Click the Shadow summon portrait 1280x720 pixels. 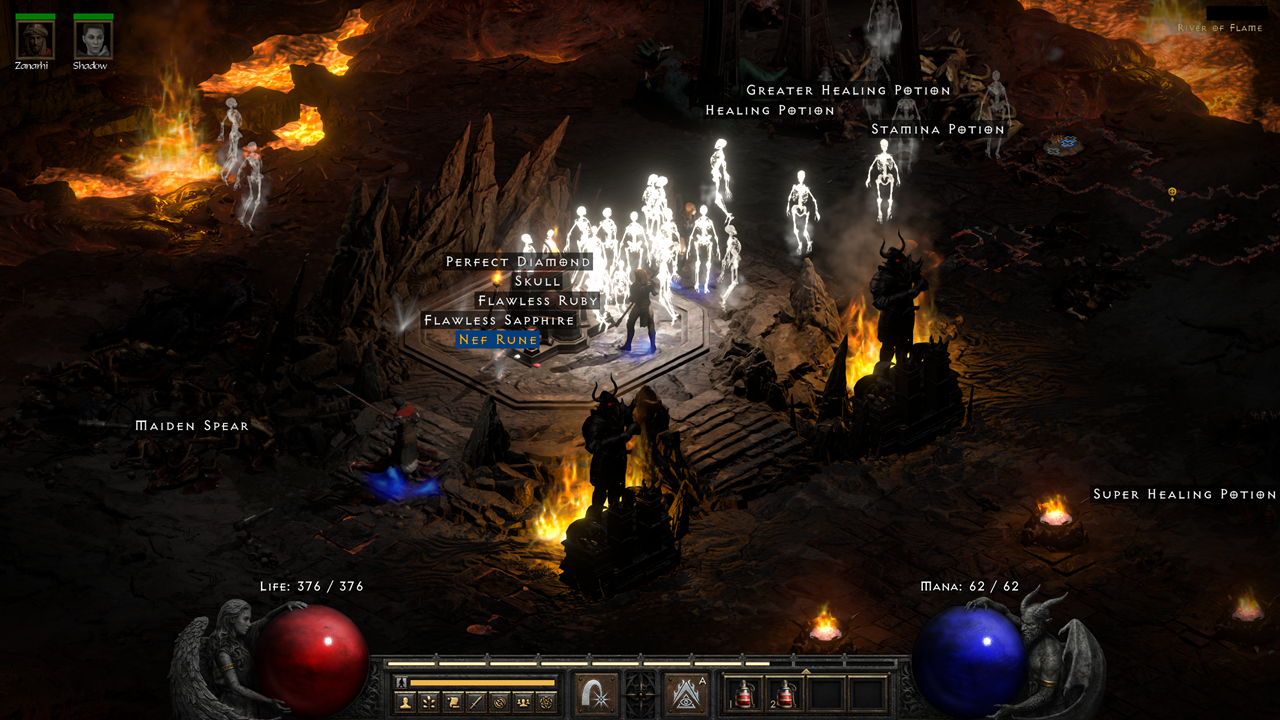click(93, 39)
